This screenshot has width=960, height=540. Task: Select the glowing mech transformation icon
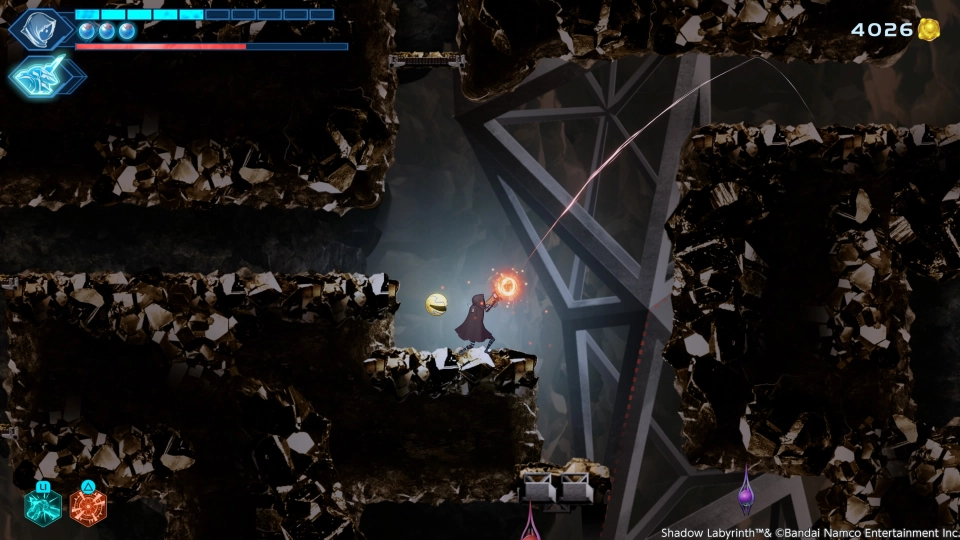pyautogui.click(x=46, y=75)
